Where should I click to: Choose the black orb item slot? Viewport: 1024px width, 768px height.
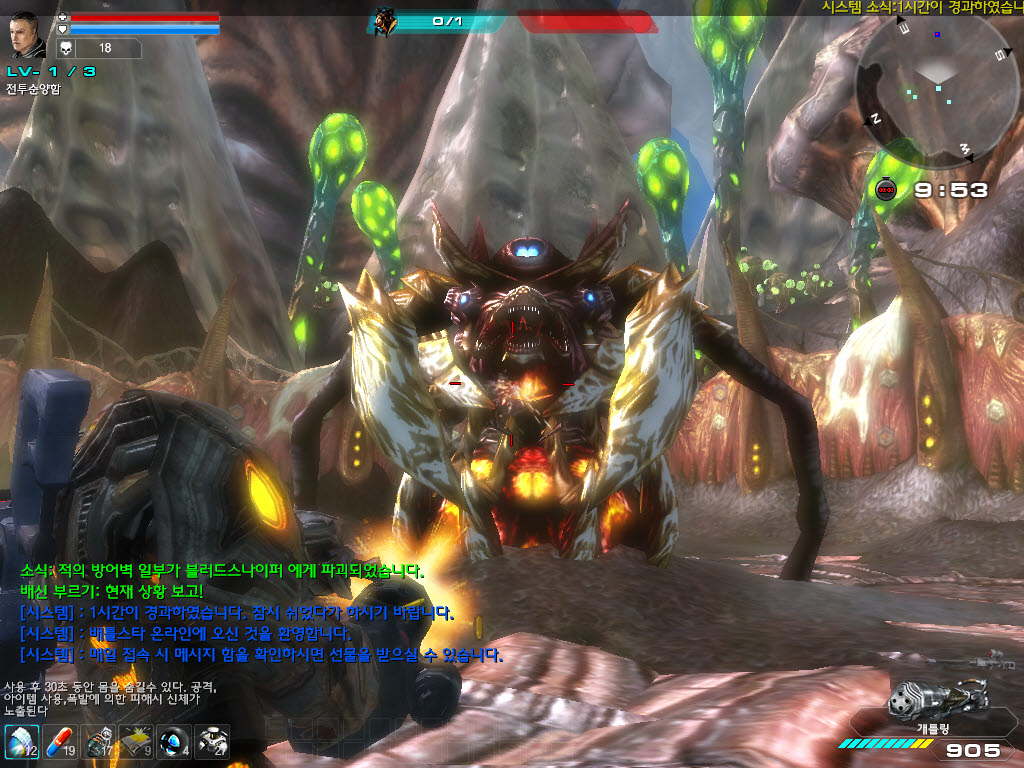click(174, 742)
